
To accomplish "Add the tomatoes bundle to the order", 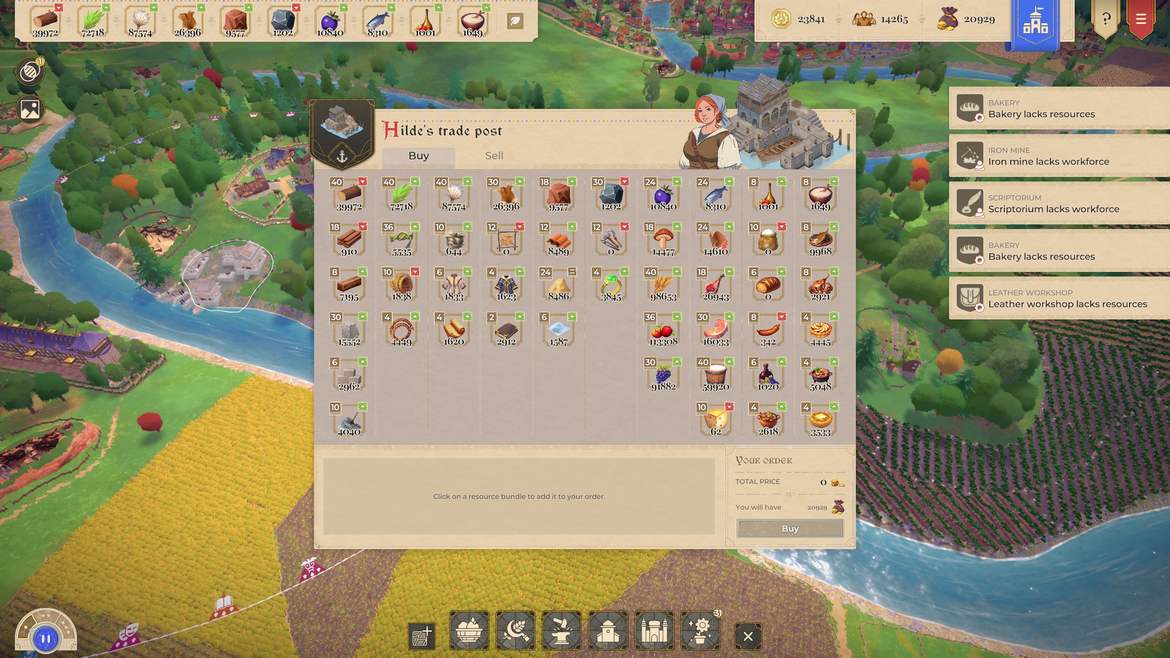I will 662,332.
